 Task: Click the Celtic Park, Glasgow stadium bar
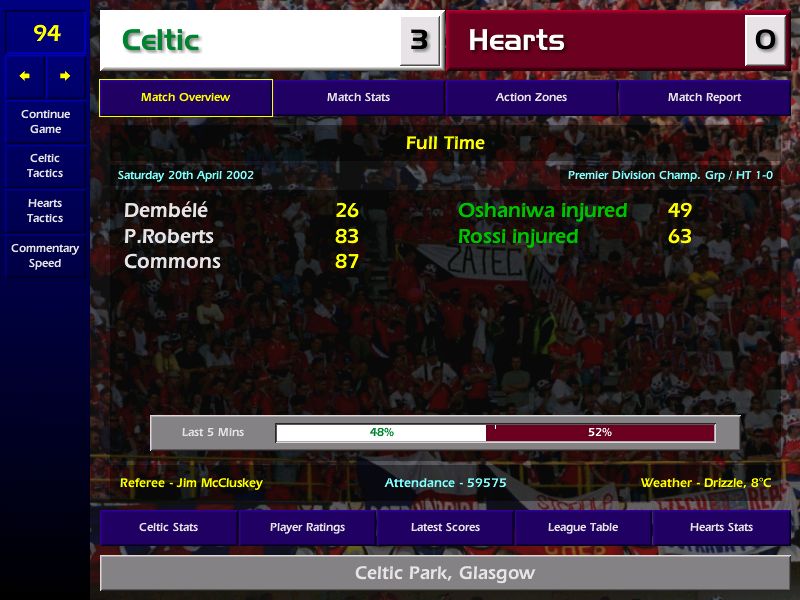[x=445, y=574]
